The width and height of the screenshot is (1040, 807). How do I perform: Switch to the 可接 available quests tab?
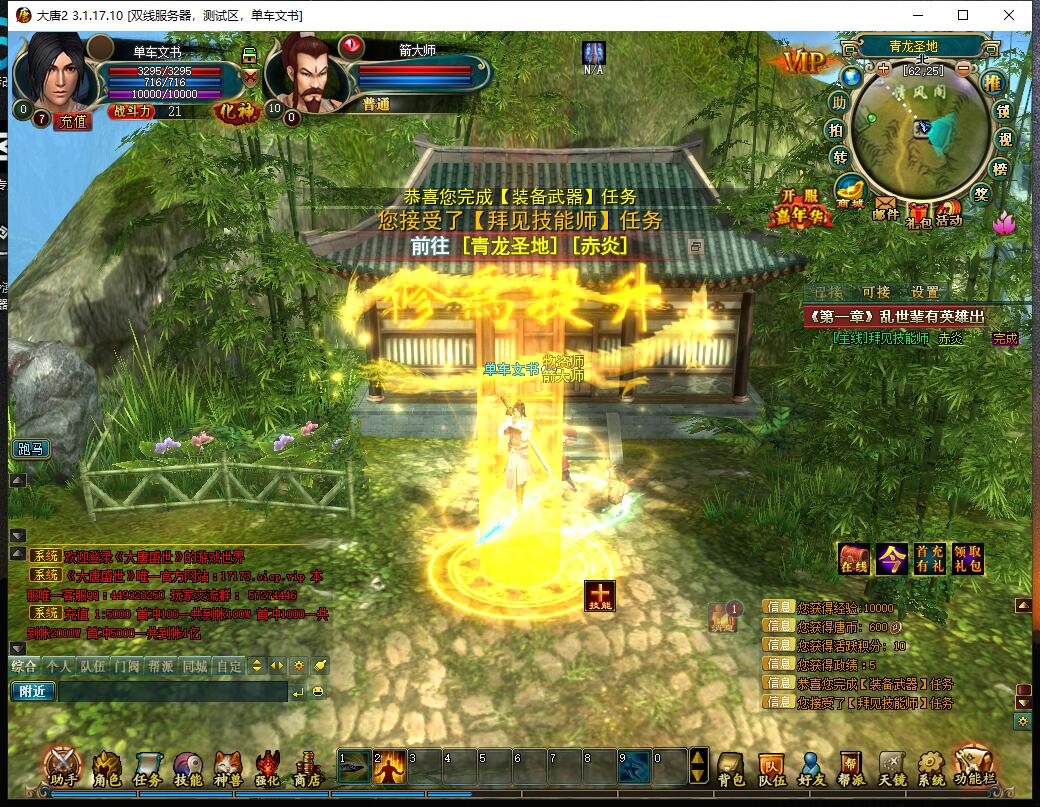(x=876, y=292)
